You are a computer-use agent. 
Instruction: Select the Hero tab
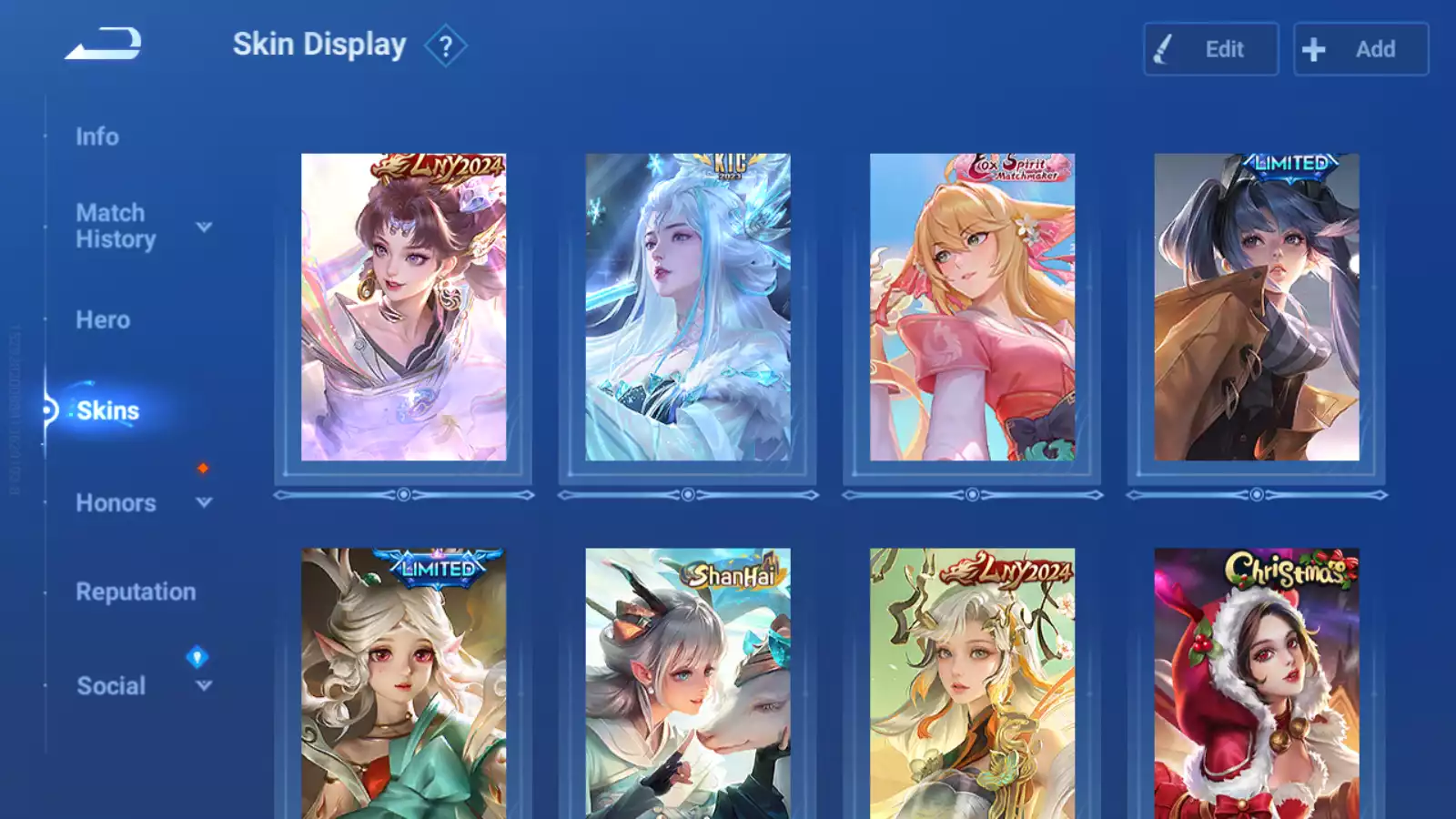(x=103, y=320)
